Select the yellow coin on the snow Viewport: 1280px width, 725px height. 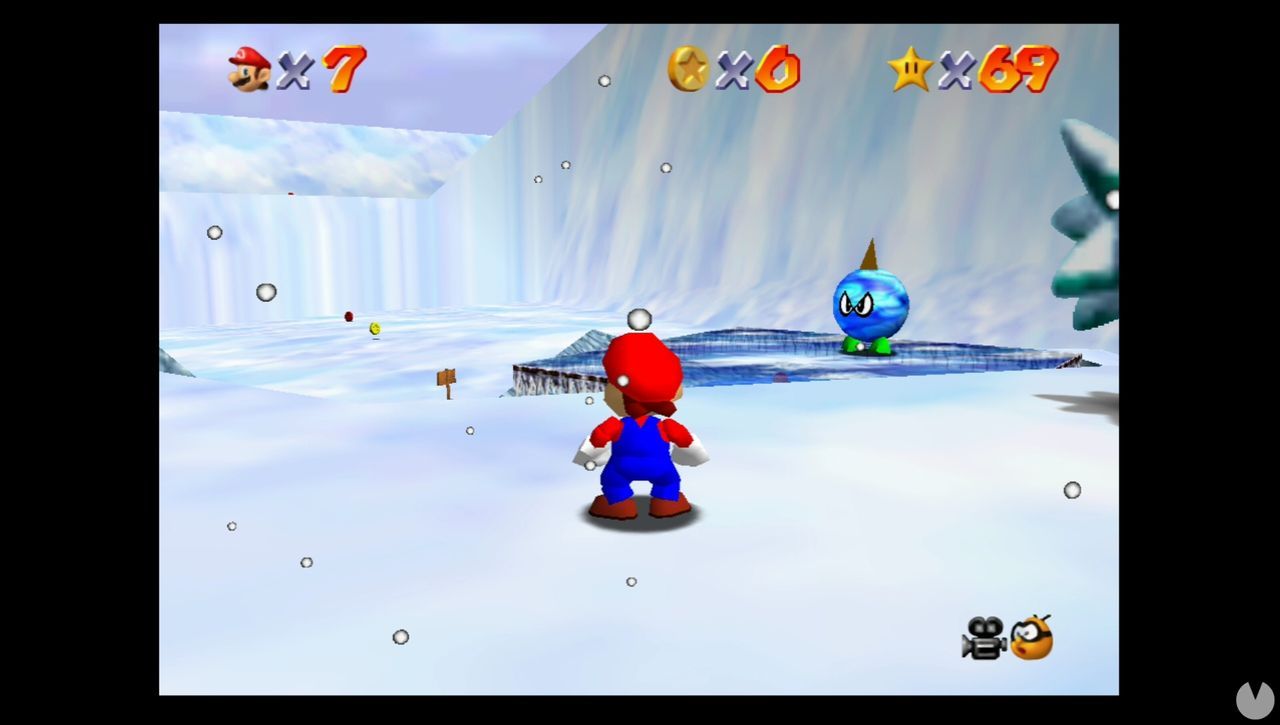tap(374, 329)
